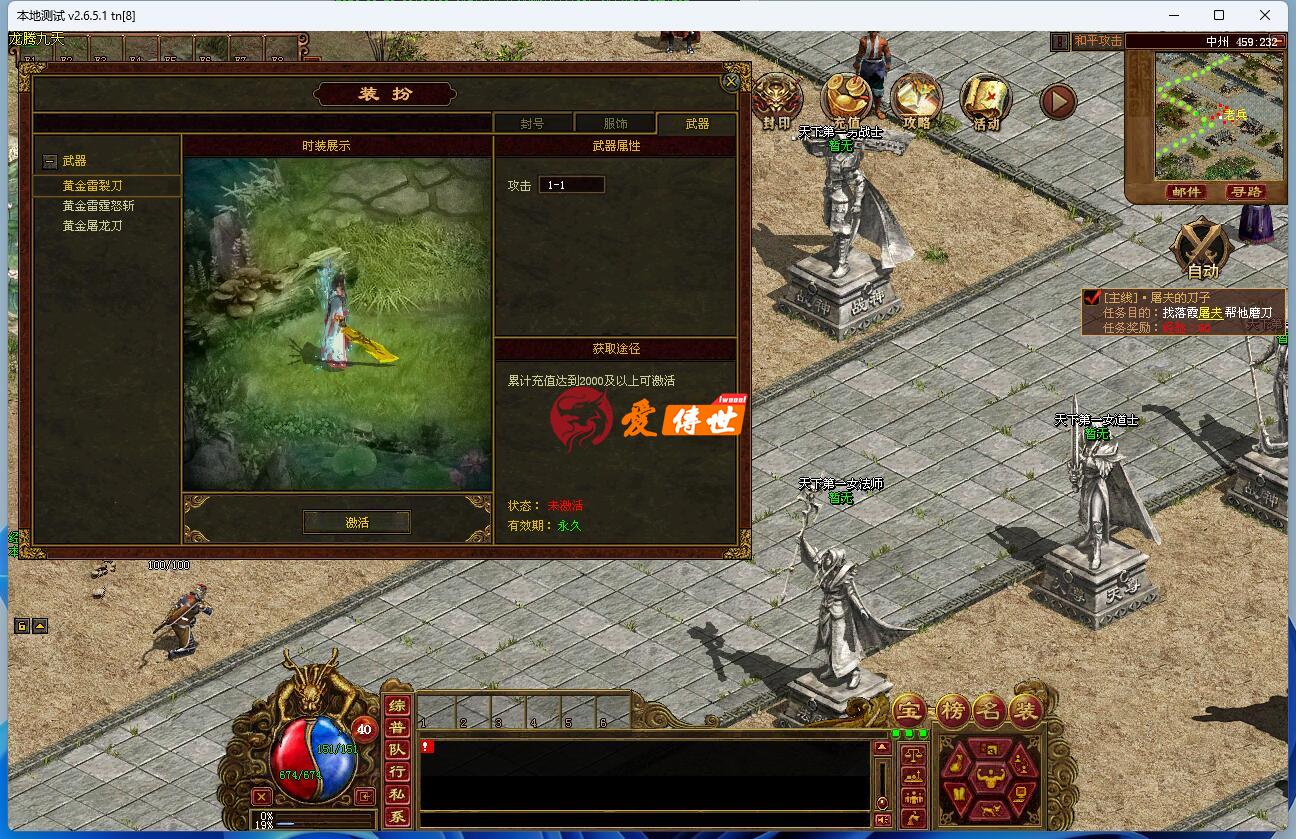Open 邮件 mail below the minimap
This screenshot has height=839, width=1296.
[x=1186, y=192]
